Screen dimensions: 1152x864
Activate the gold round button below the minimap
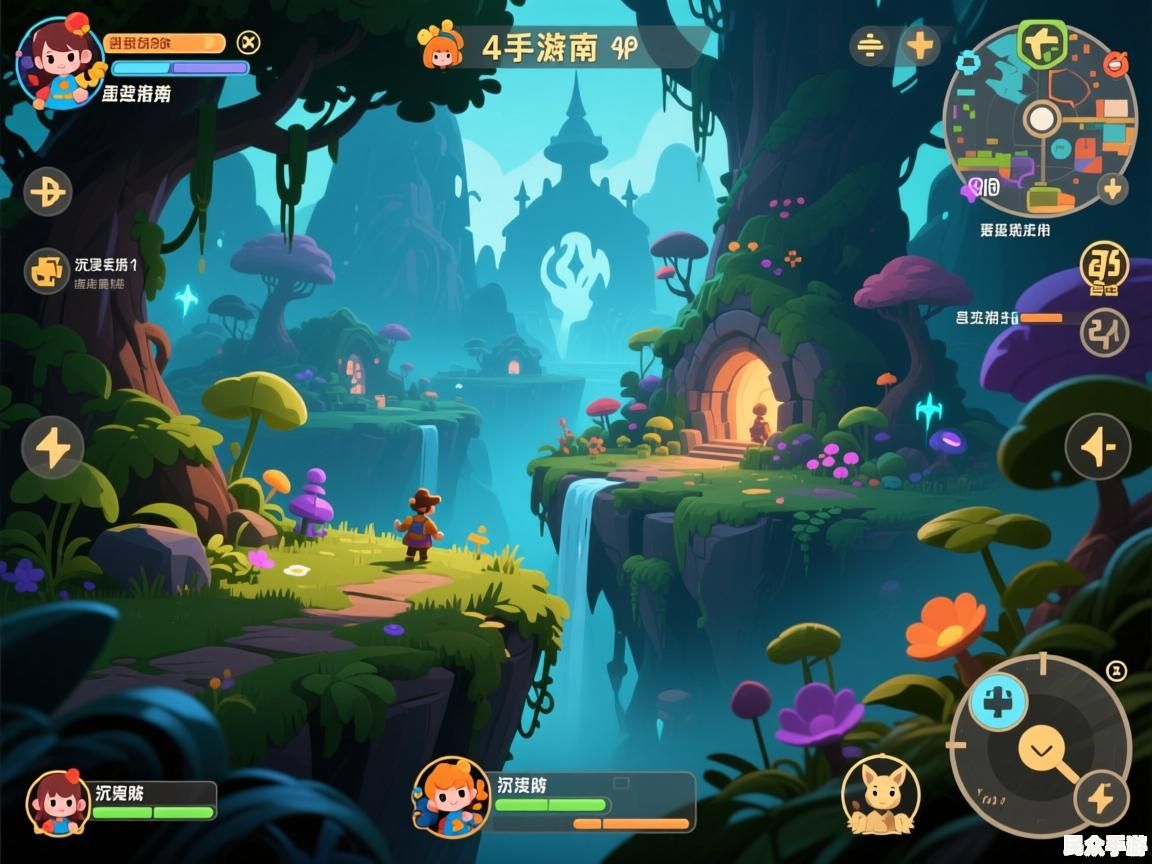coord(1104,268)
